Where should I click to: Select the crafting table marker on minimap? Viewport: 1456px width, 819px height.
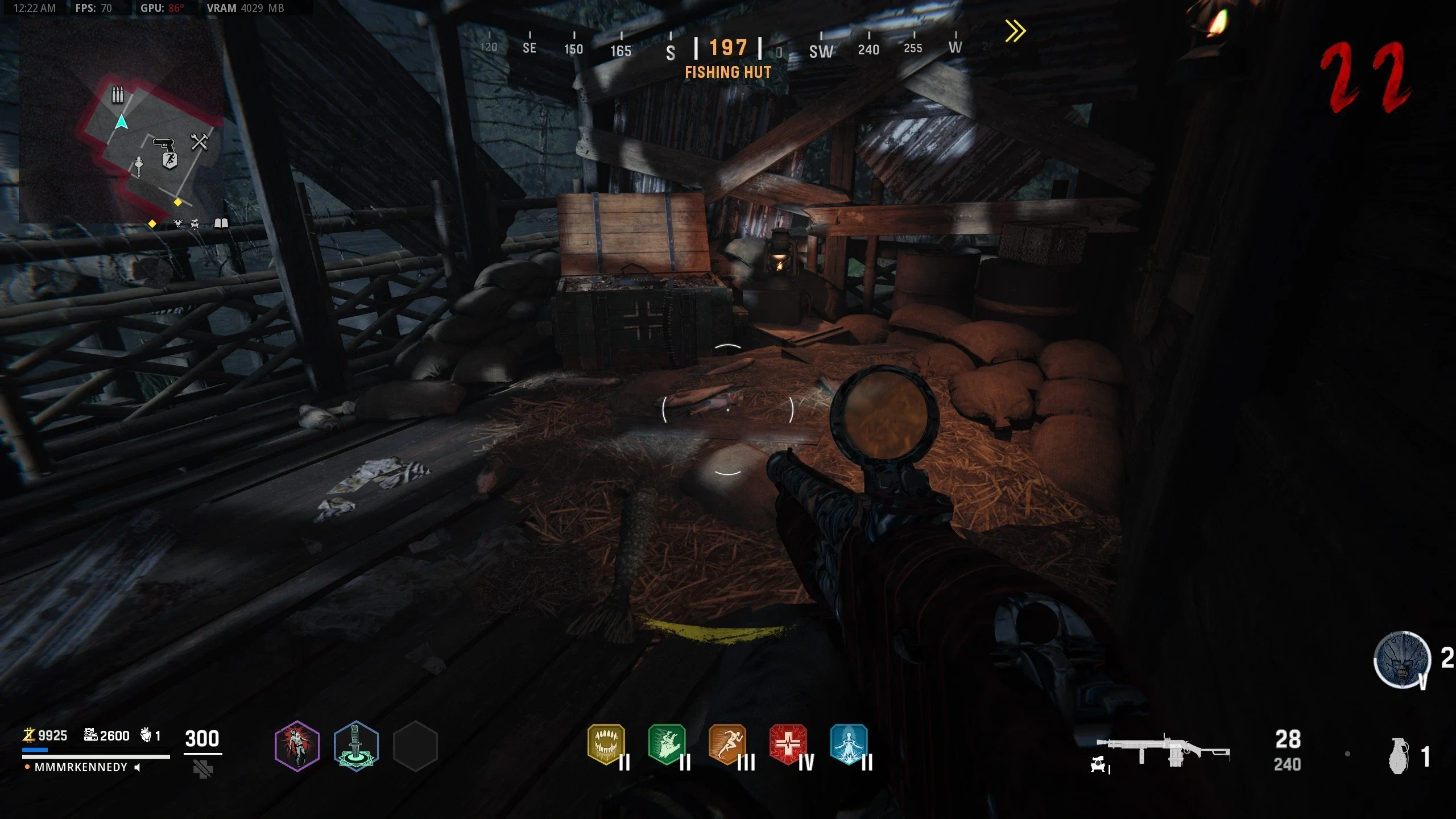coord(199,142)
